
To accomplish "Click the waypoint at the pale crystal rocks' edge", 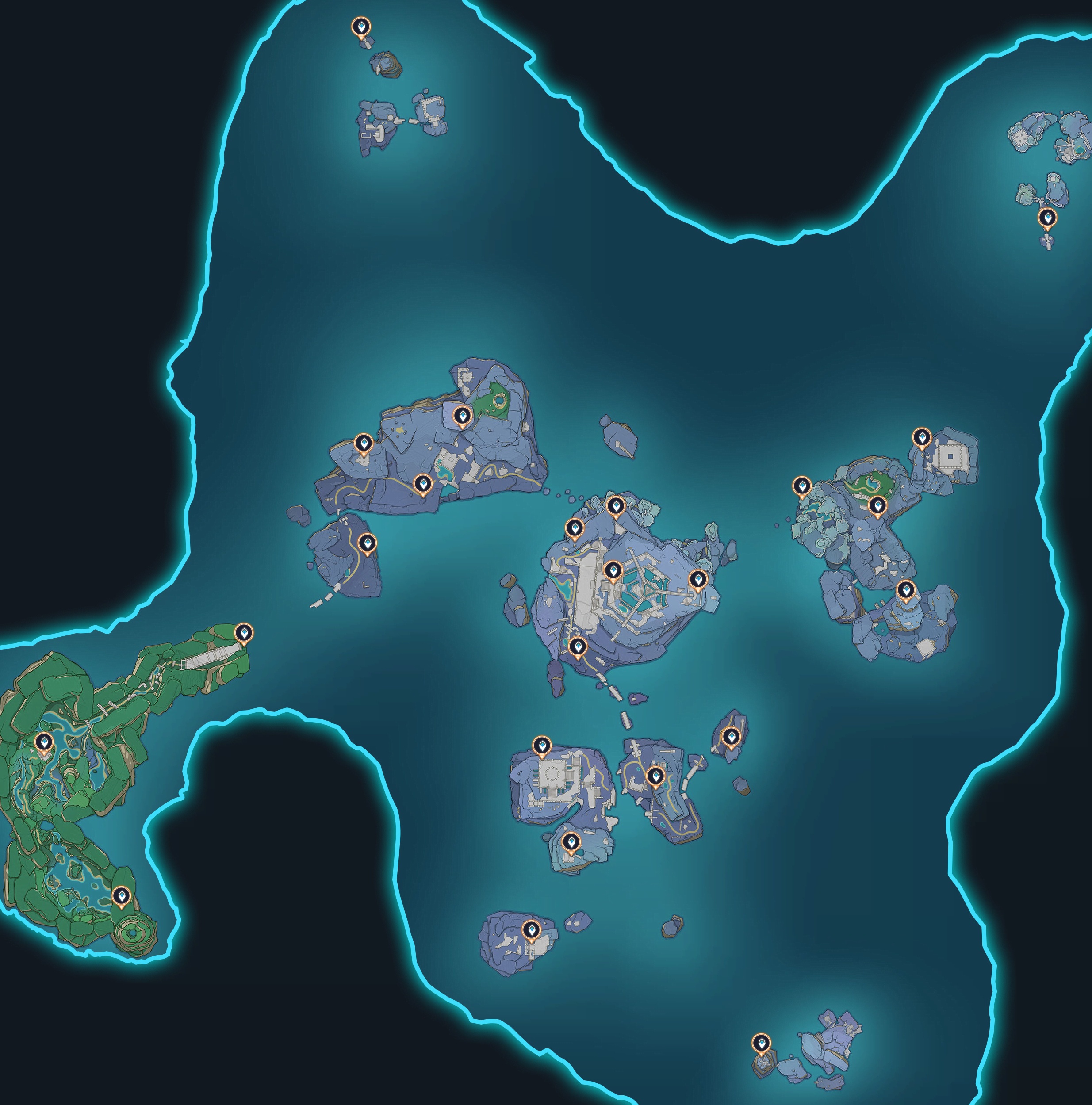I will pos(801,487).
